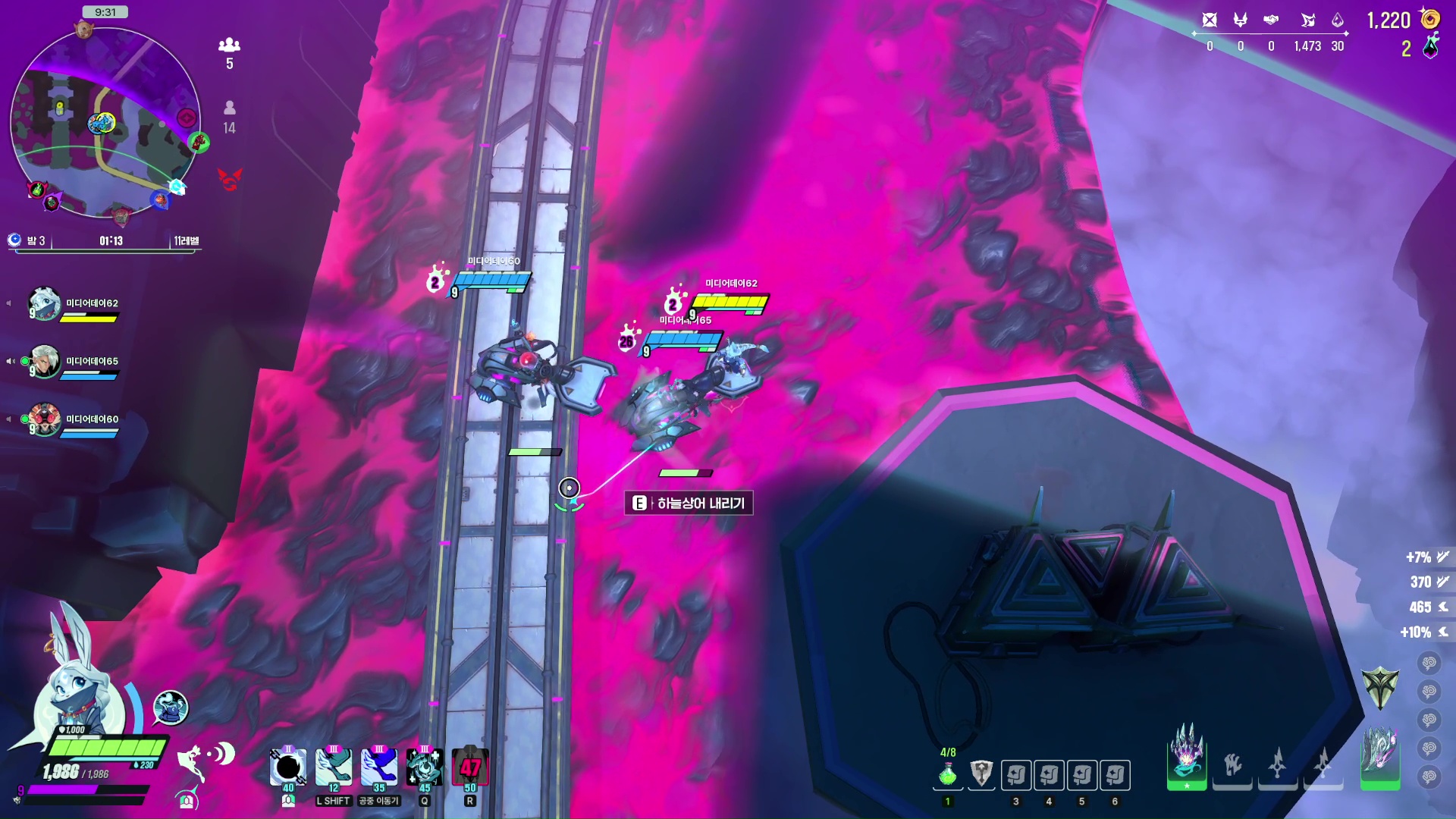Image resolution: width=1456 pixels, height=819 pixels.
Task: Click the circular minimap
Action: coord(105,123)
